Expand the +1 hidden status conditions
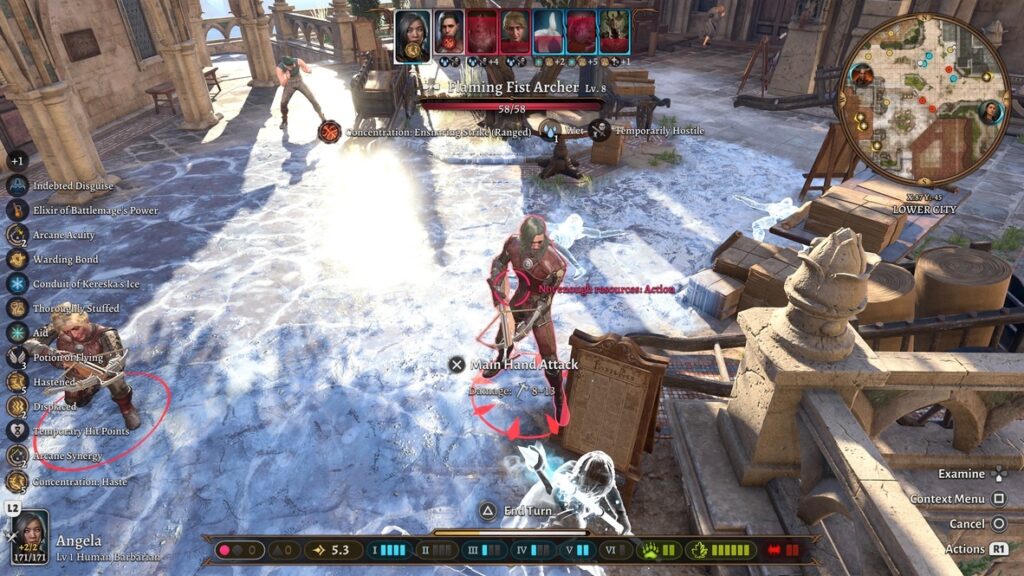This screenshot has height=576, width=1024. pyautogui.click(x=17, y=160)
